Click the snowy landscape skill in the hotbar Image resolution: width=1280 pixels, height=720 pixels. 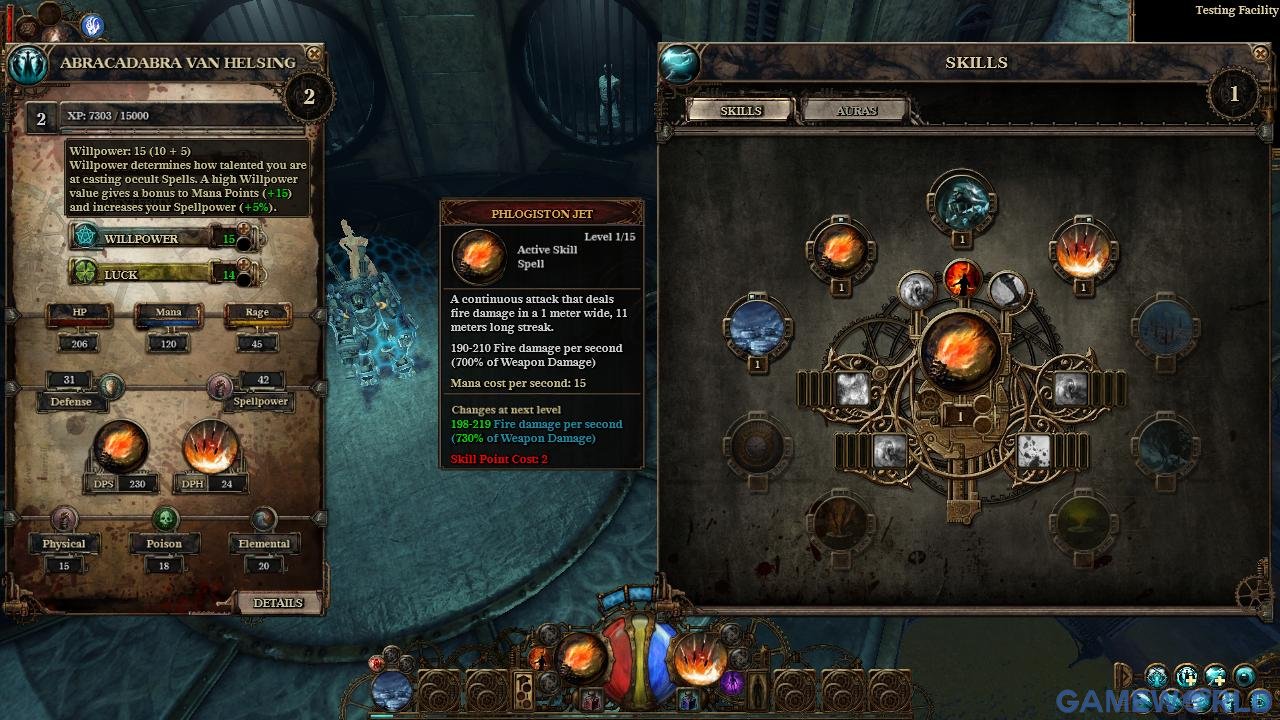point(391,691)
